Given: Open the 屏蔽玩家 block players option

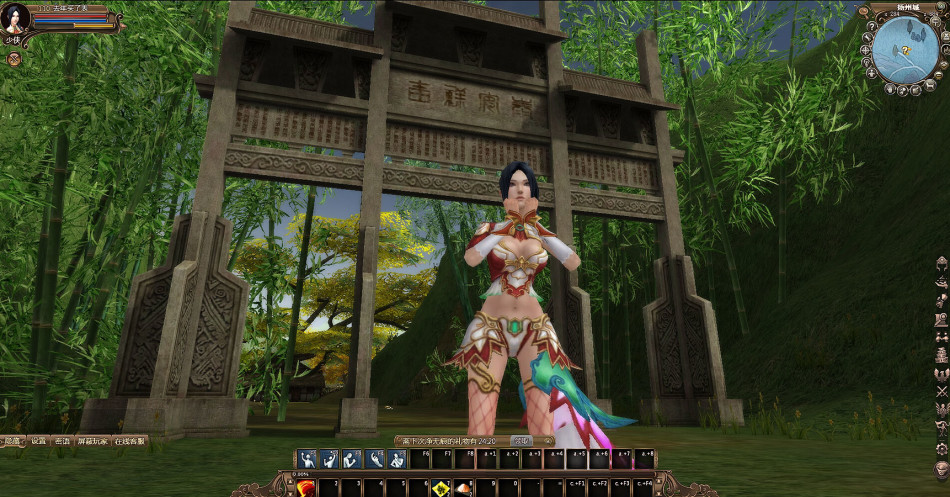Looking at the screenshot, I should (x=93, y=441).
